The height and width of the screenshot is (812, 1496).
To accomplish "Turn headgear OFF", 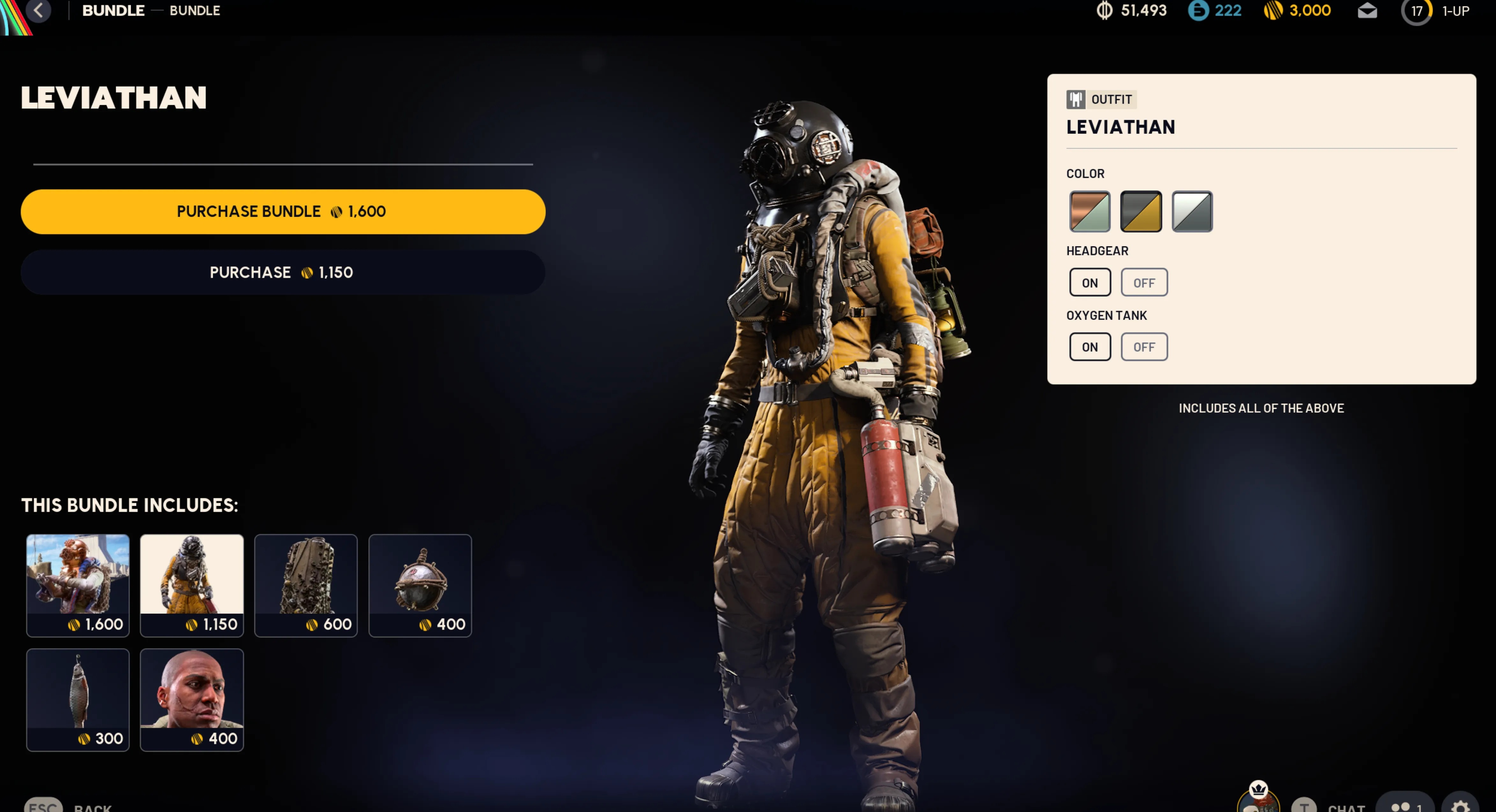I will (x=1143, y=283).
